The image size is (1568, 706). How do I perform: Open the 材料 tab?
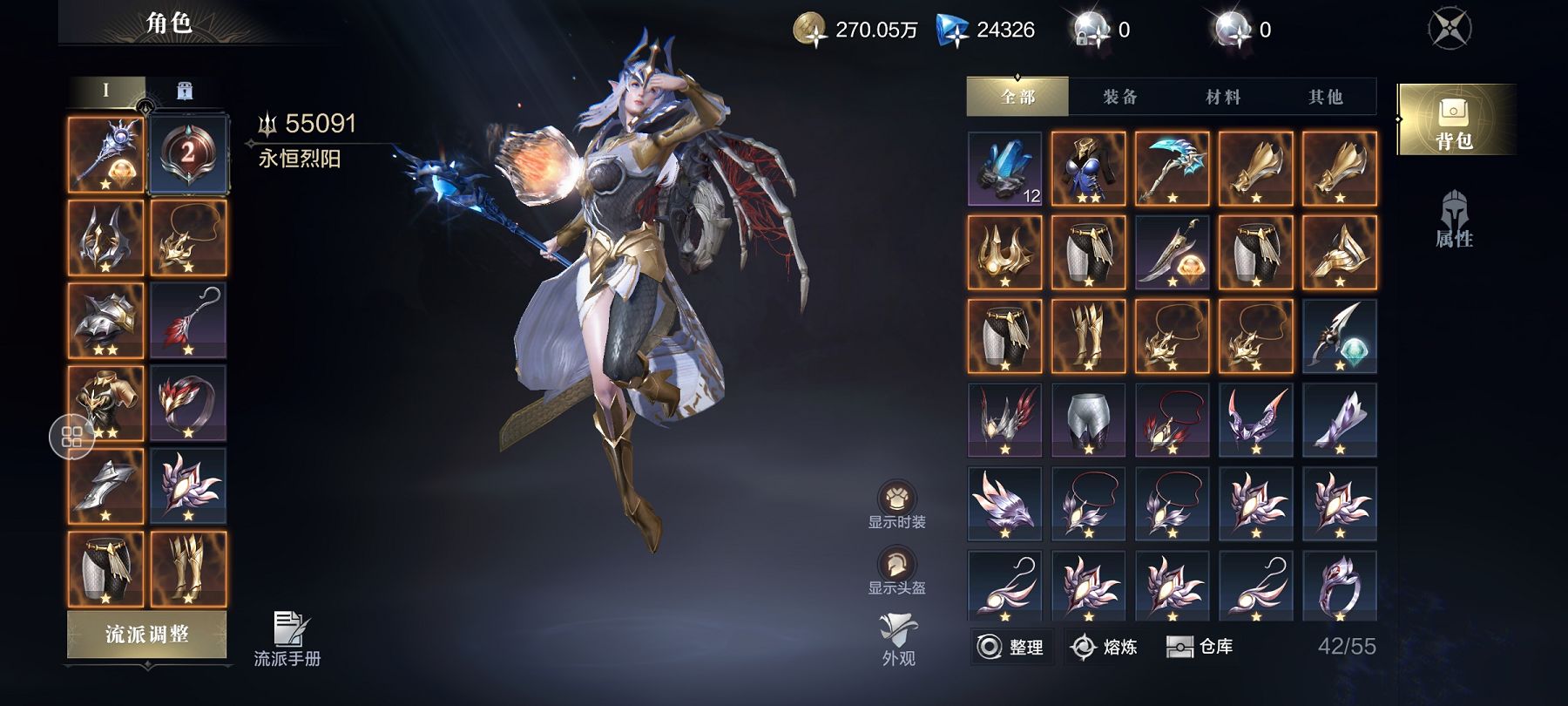click(1223, 97)
